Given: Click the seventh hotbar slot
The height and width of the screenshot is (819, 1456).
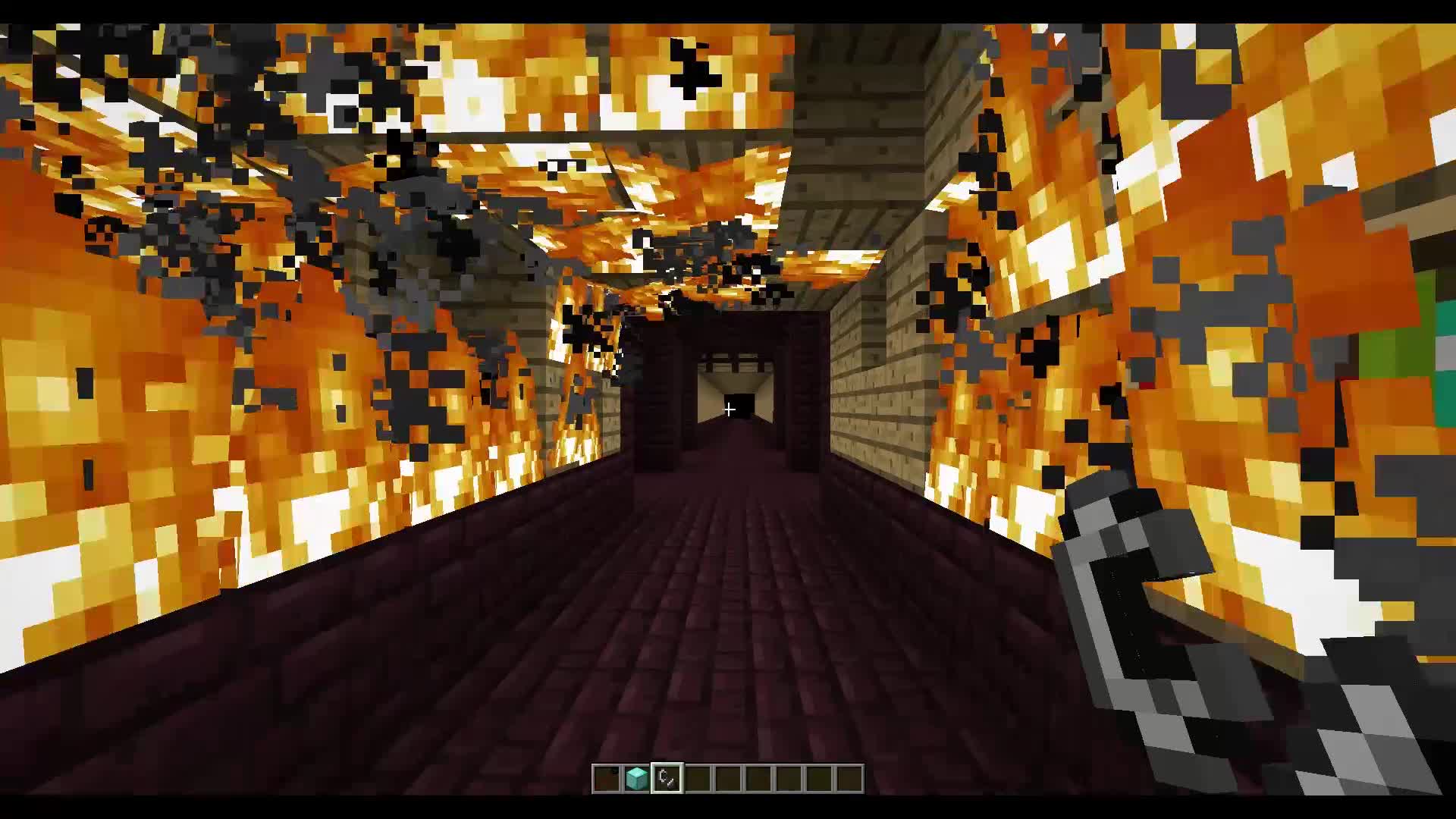Looking at the screenshot, I should tap(789, 777).
